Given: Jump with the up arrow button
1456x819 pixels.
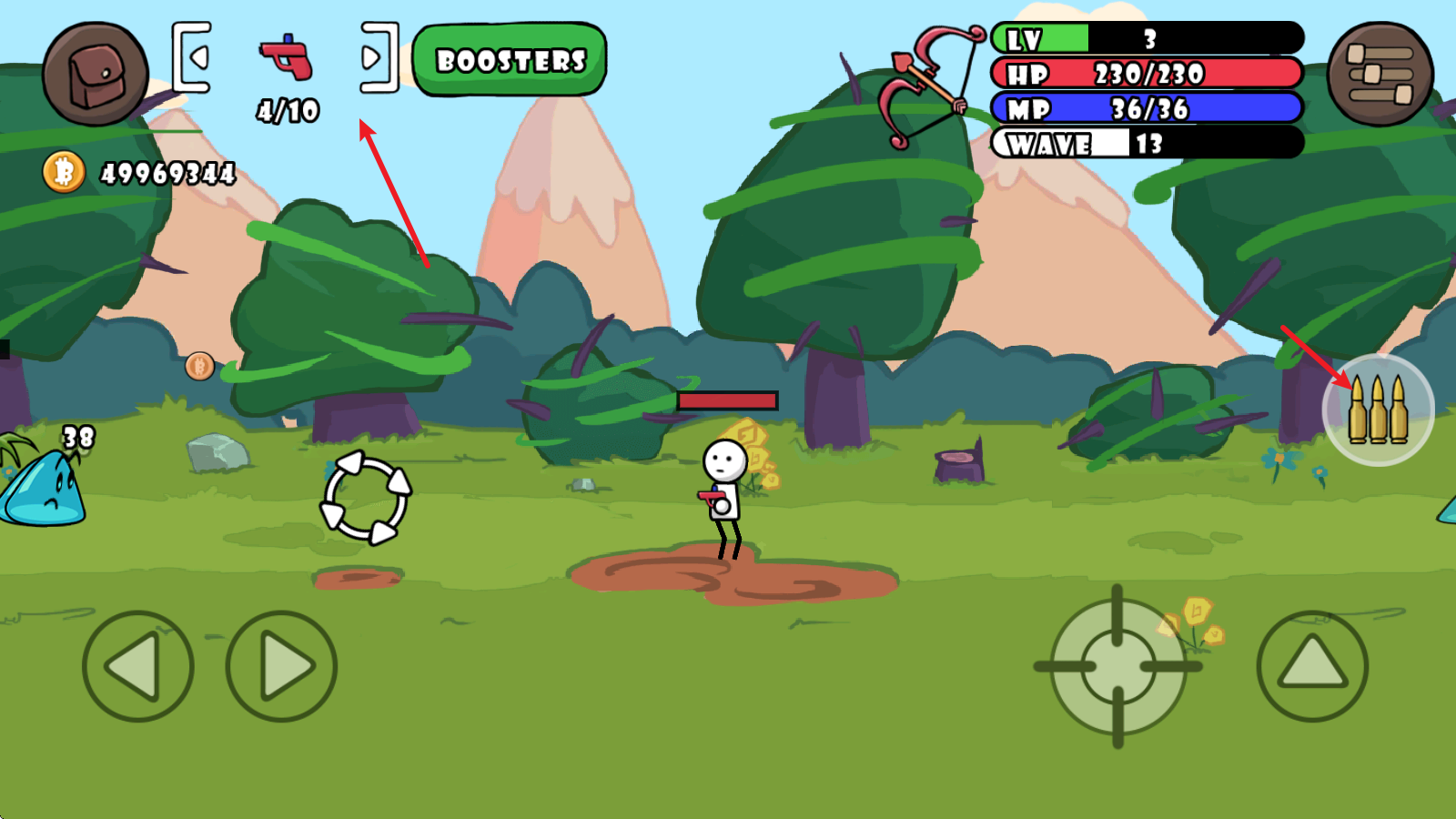Looking at the screenshot, I should [1312, 666].
